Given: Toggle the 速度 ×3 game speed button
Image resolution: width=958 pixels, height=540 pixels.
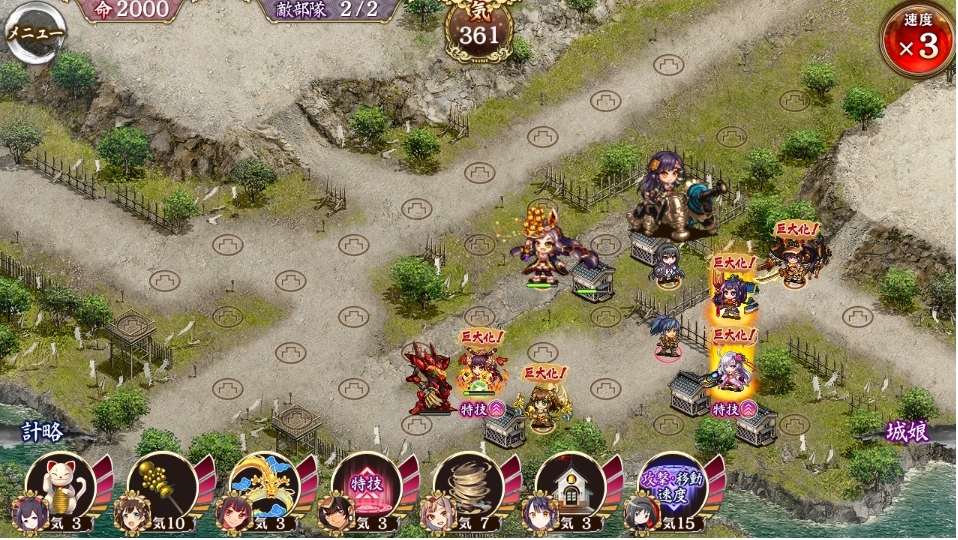Looking at the screenshot, I should click(915, 40).
